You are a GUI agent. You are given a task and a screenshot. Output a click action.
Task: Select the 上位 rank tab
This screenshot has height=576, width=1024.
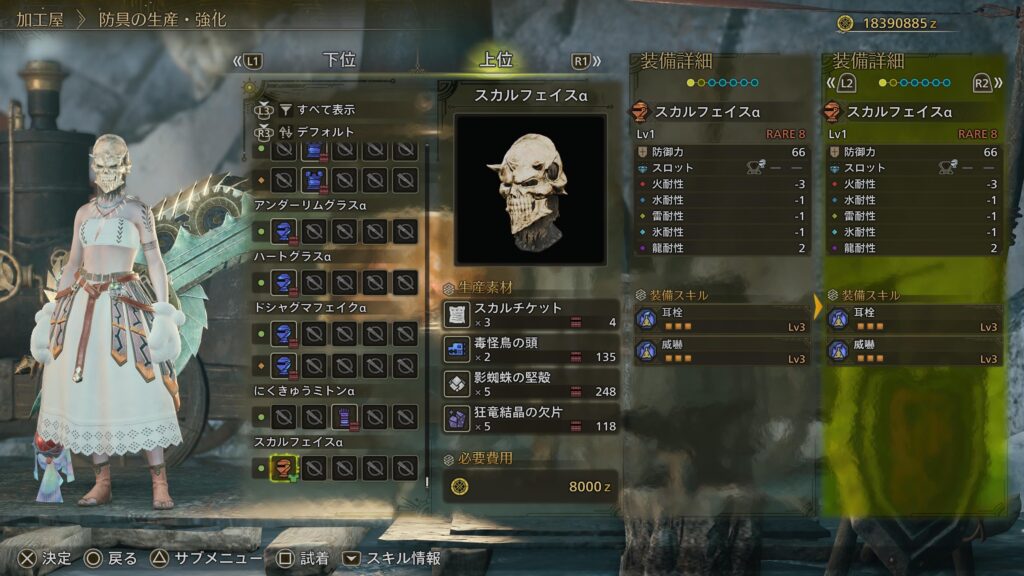[x=496, y=60]
